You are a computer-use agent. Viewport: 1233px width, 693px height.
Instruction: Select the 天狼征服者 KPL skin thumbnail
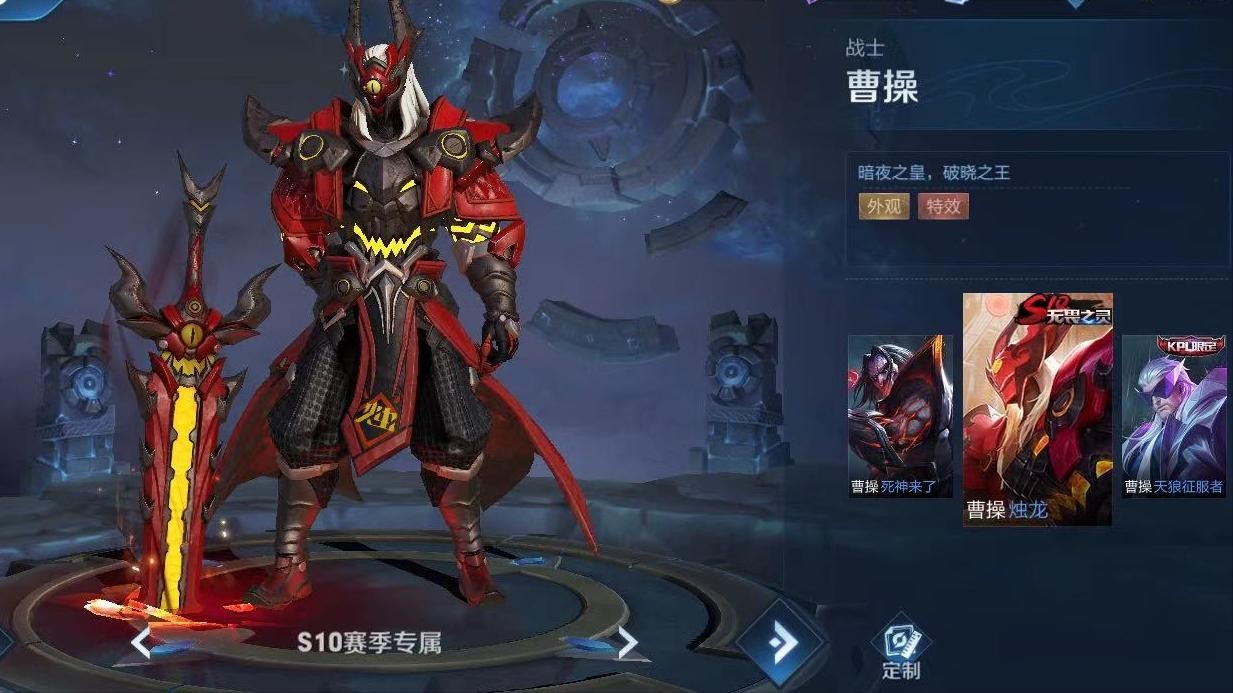[1174, 415]
